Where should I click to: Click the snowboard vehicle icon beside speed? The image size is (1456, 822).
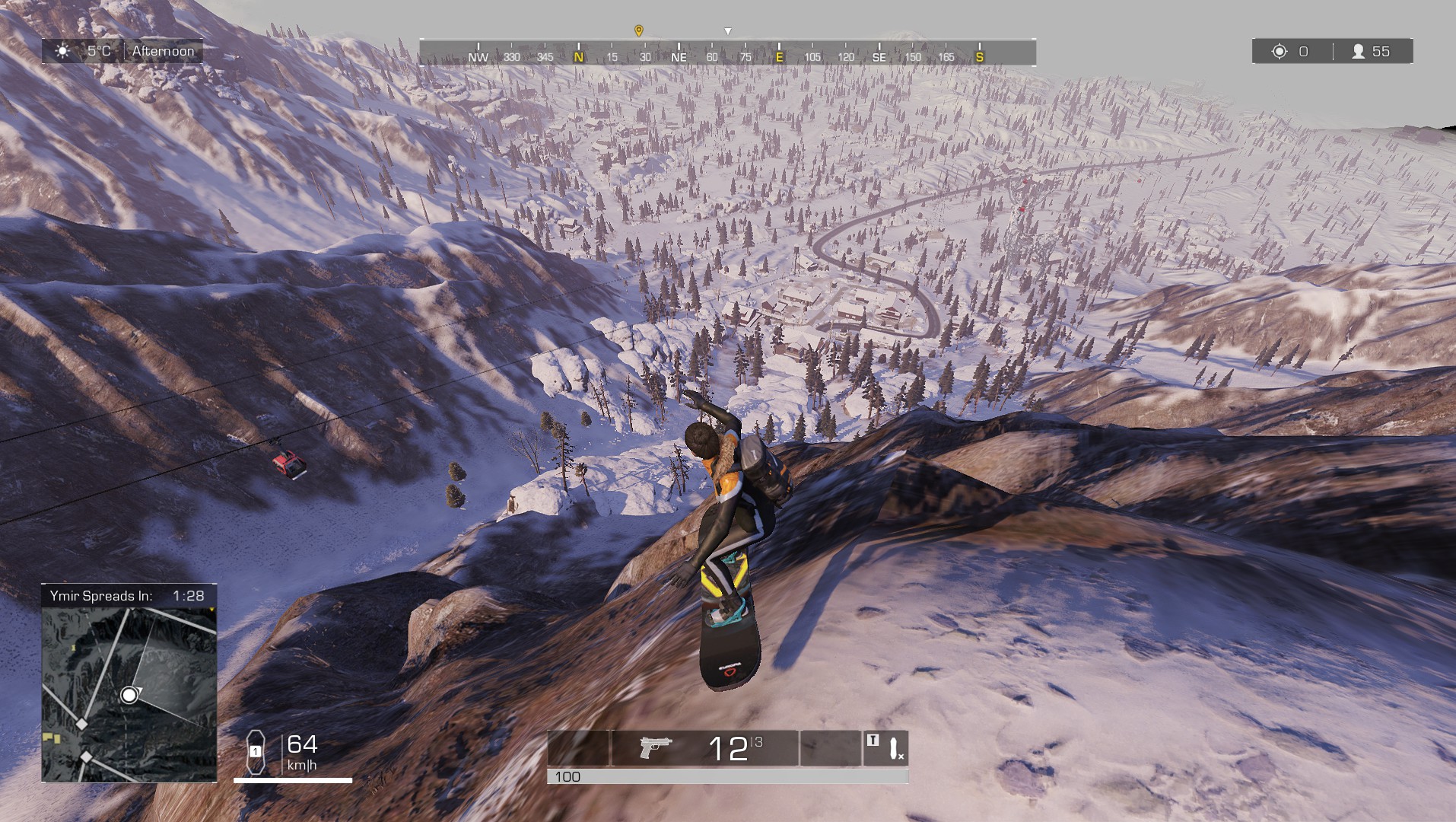[x=256, y=751]
